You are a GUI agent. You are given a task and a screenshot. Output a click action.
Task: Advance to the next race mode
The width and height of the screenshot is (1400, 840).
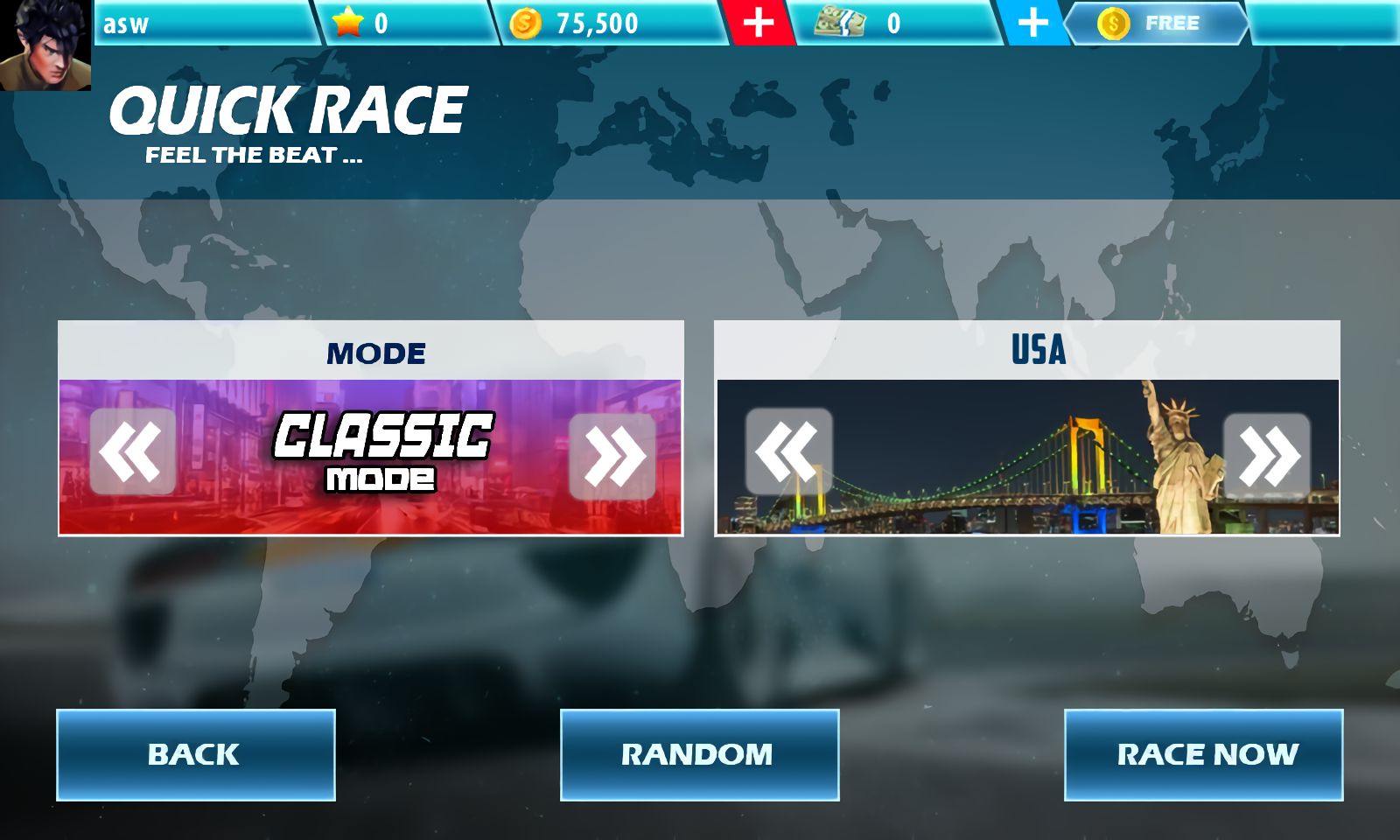pyautogui.click(x=615, y=451)
